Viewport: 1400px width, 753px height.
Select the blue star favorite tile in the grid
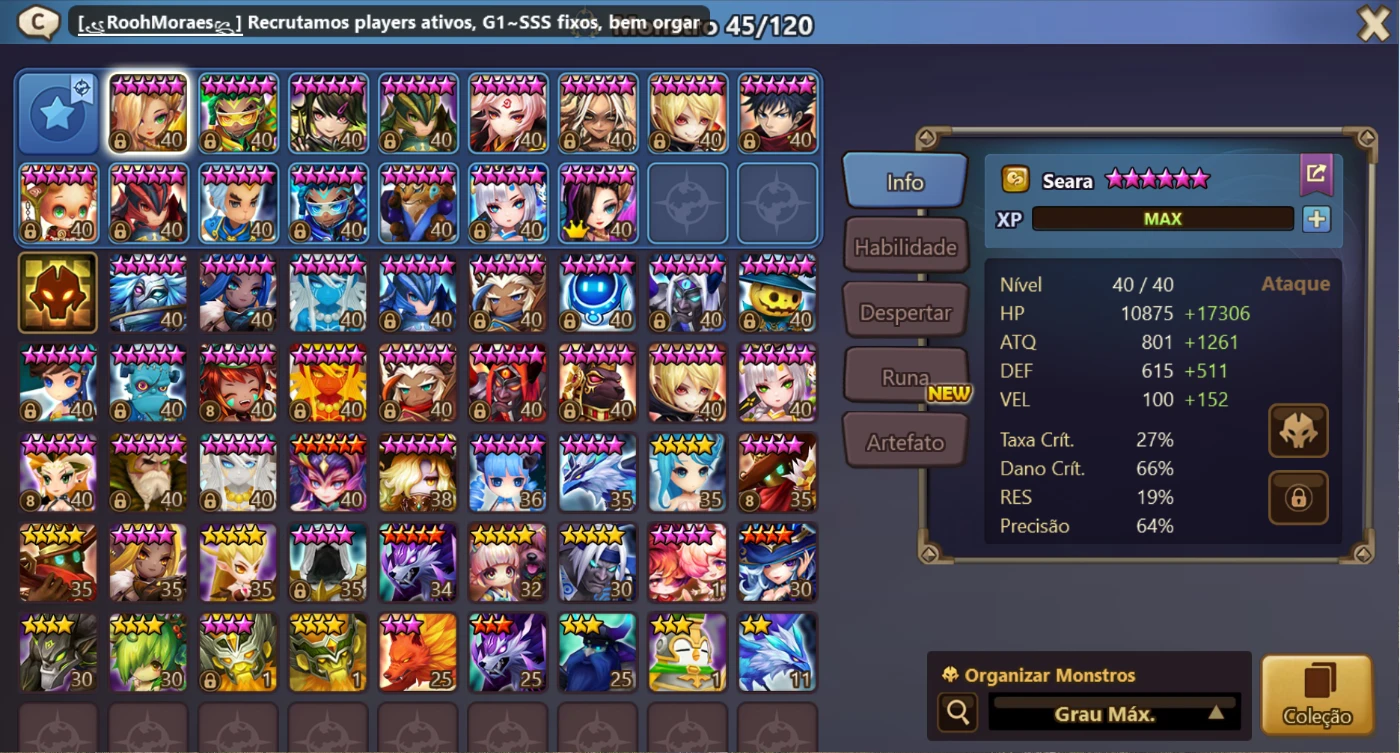(x=57, y=113)
